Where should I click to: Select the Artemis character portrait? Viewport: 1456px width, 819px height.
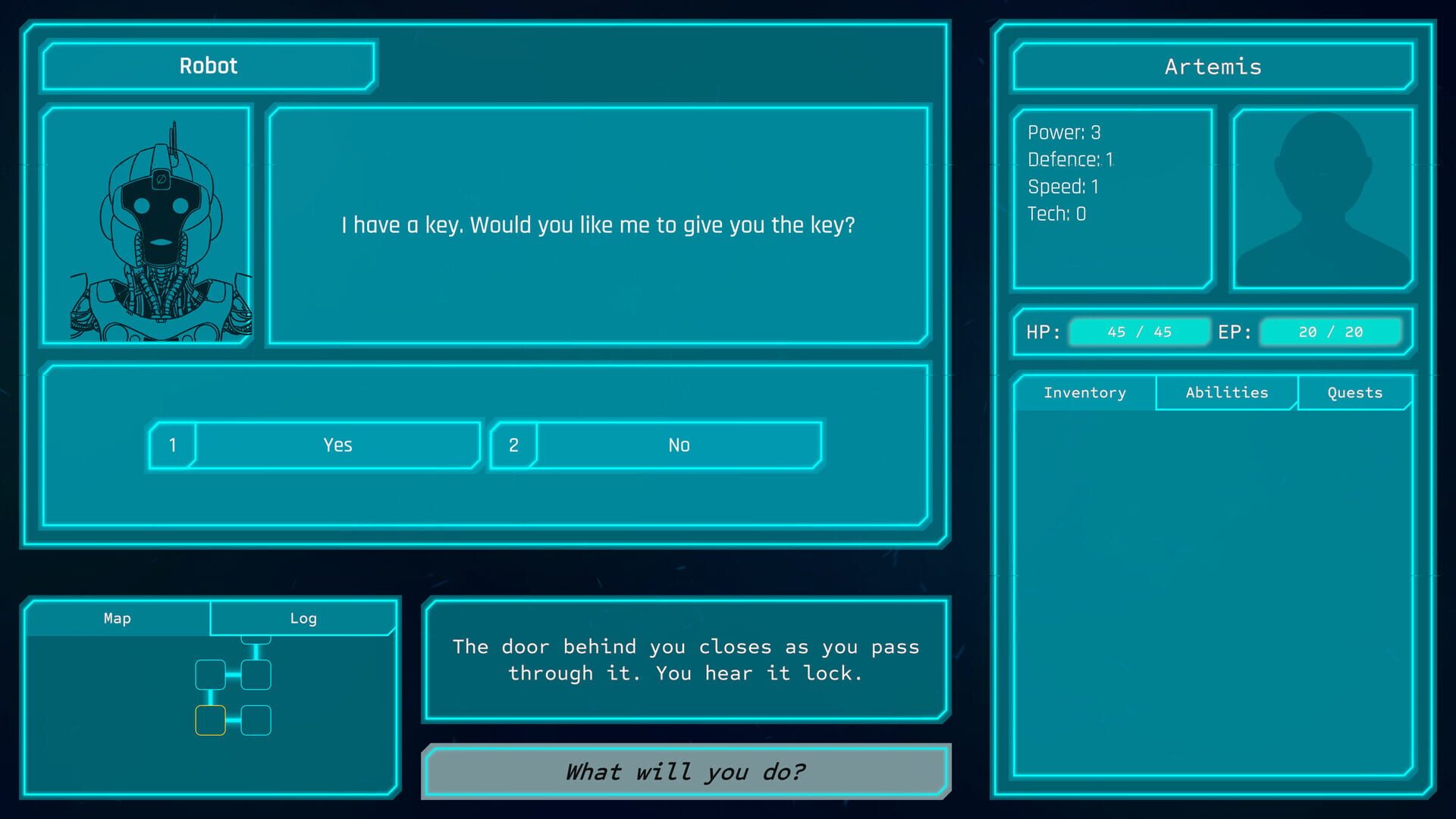[1323, 197]
